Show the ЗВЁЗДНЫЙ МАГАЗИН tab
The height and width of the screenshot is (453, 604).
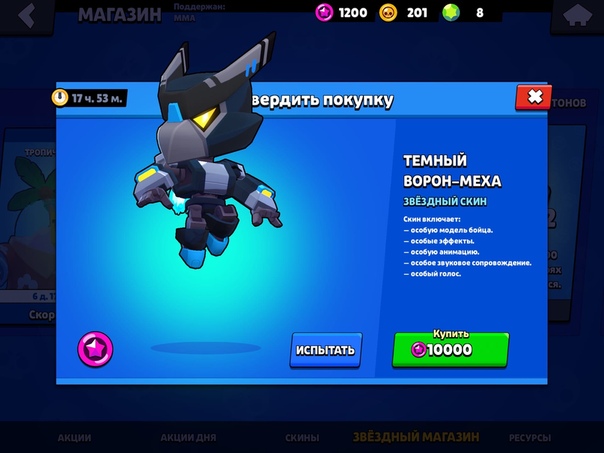click(415, 438)
